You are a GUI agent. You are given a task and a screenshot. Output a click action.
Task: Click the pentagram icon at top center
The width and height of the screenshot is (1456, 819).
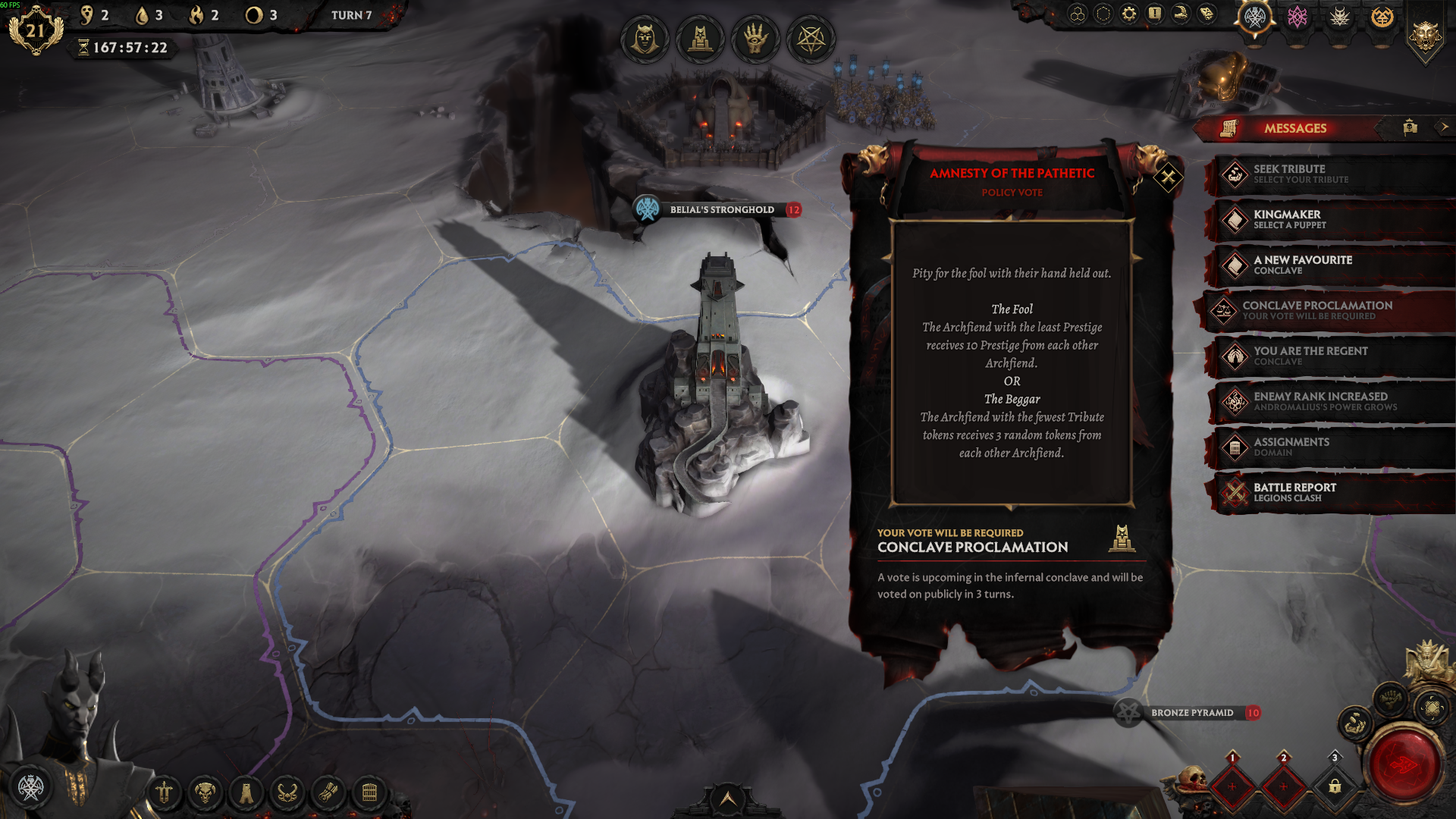pos(811,39)
